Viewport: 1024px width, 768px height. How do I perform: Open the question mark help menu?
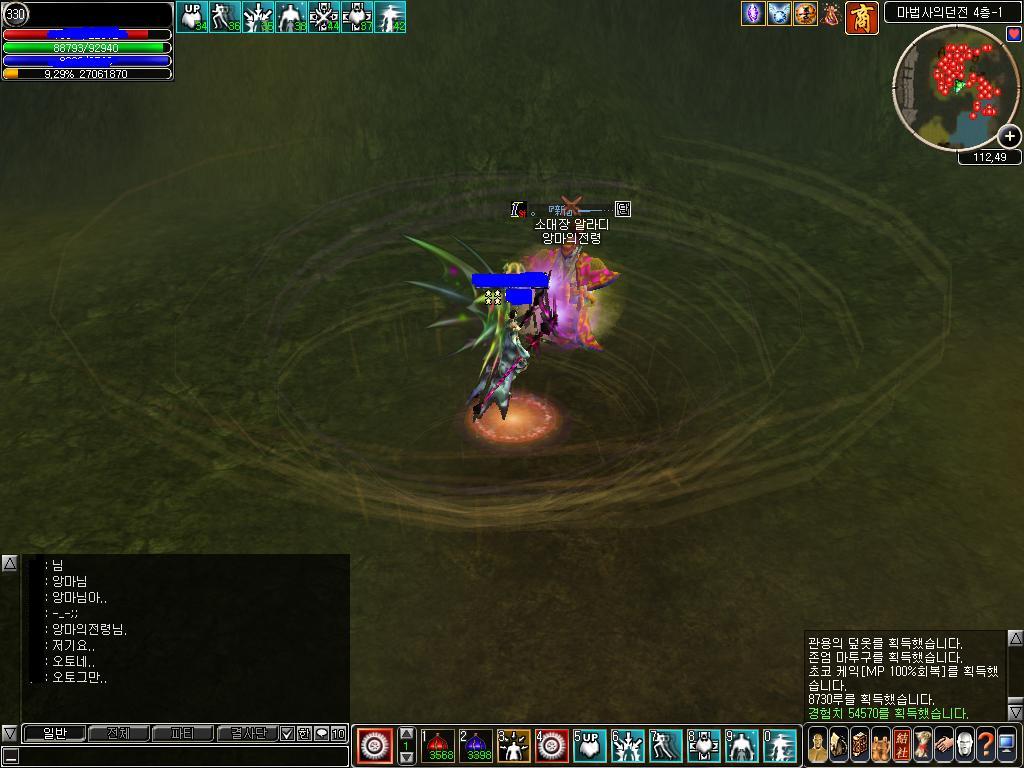pos(985,745)
